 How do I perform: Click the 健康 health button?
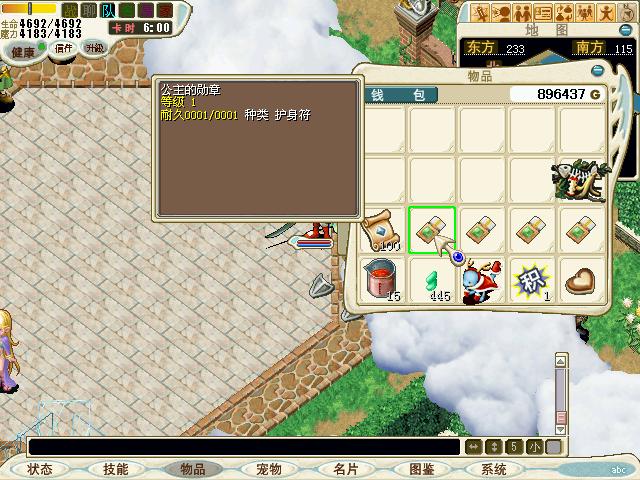[x=22, y=50]
